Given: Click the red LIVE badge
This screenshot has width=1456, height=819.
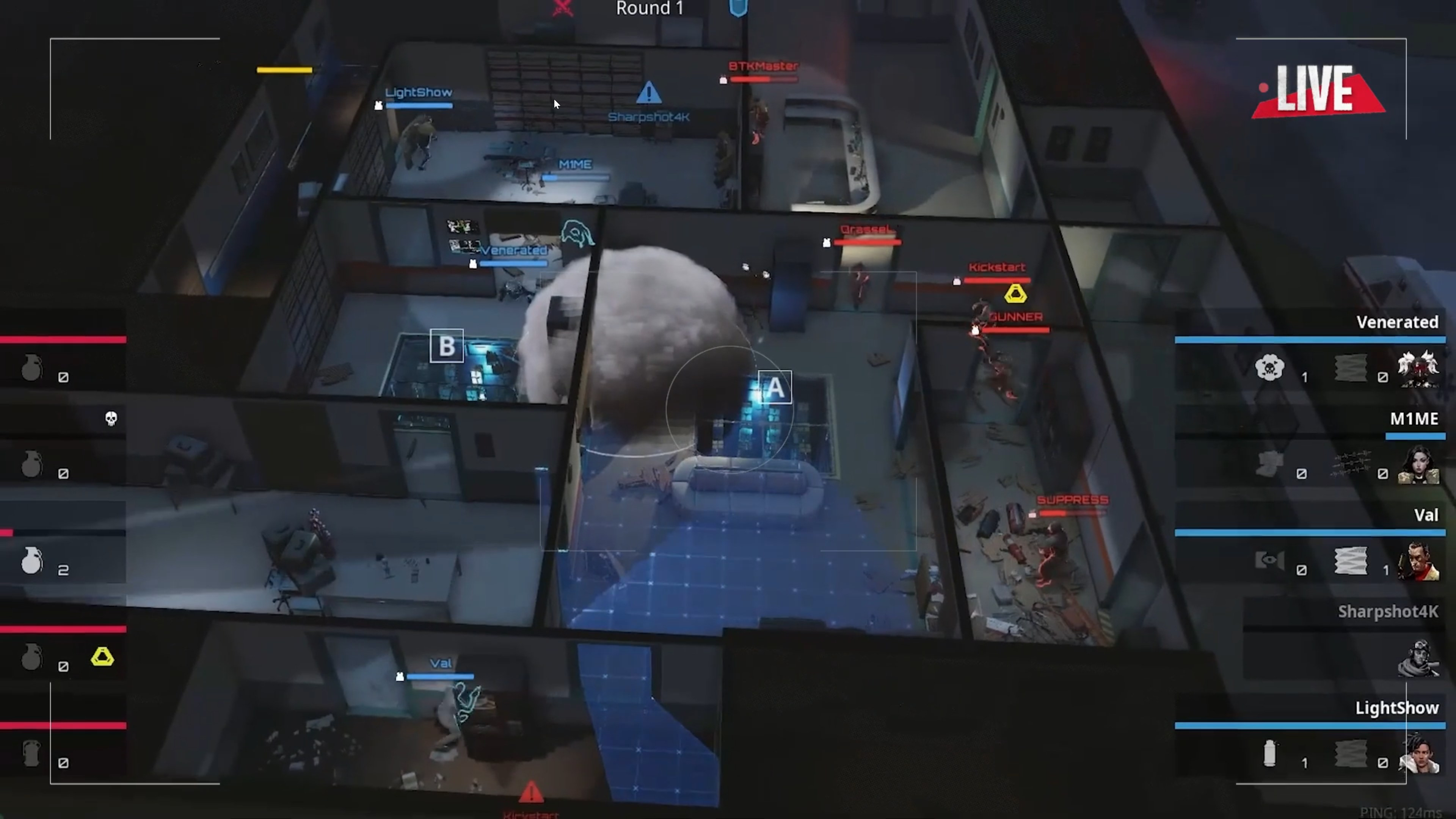Looking at the screenshot, I should pyautogui.click(x=1318, y=91).
